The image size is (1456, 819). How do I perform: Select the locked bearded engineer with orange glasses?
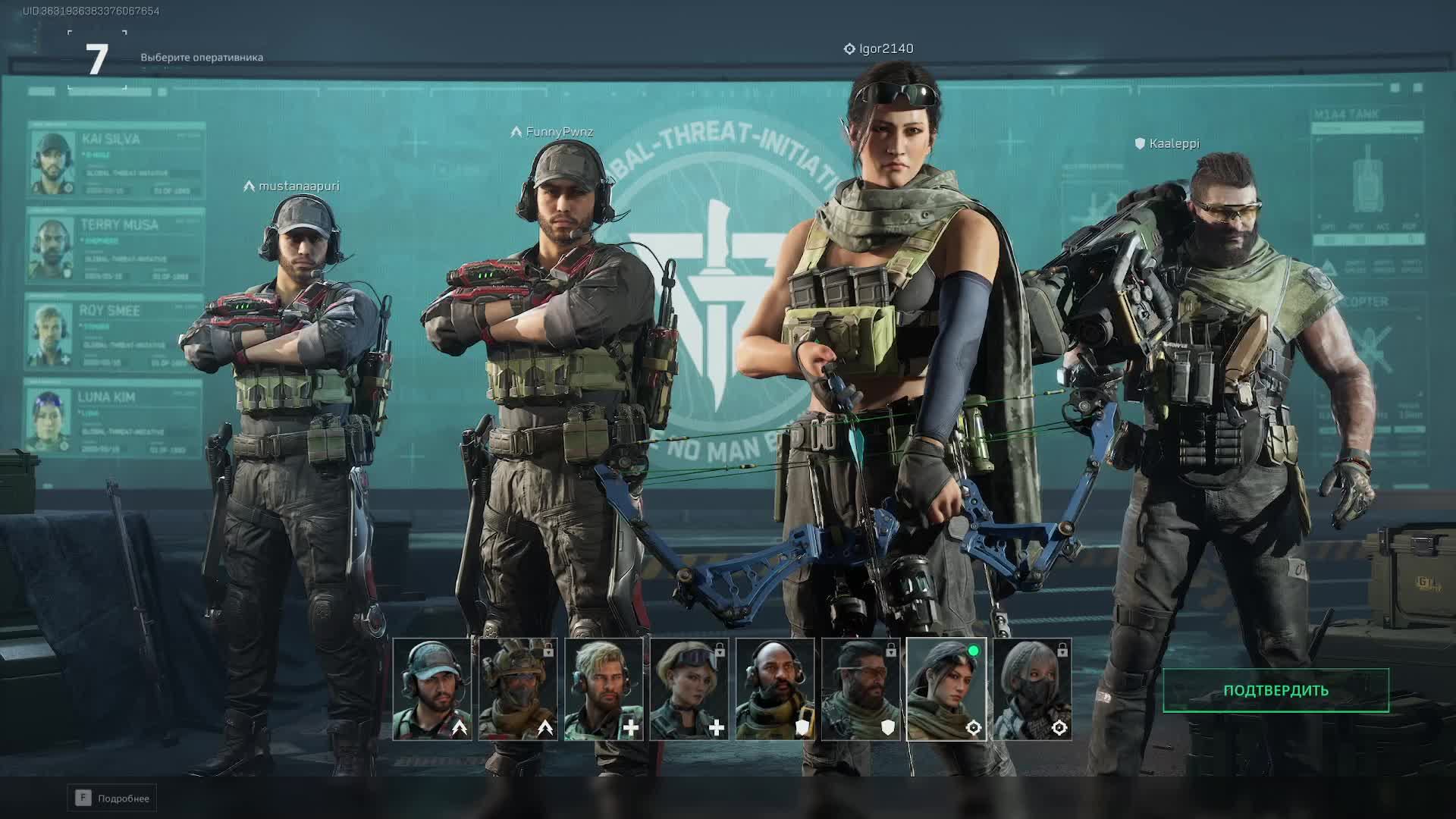(x=861, y=689)
